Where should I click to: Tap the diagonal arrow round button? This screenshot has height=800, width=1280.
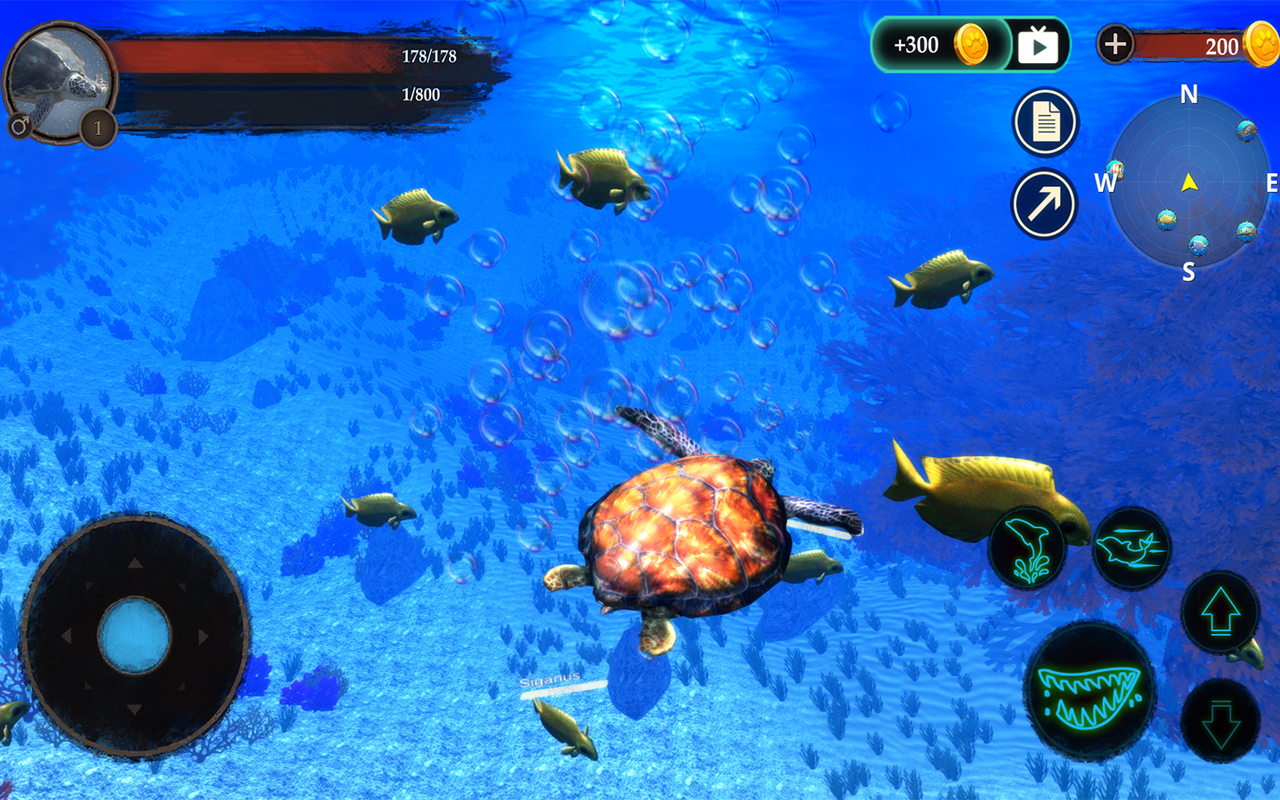1044,204
